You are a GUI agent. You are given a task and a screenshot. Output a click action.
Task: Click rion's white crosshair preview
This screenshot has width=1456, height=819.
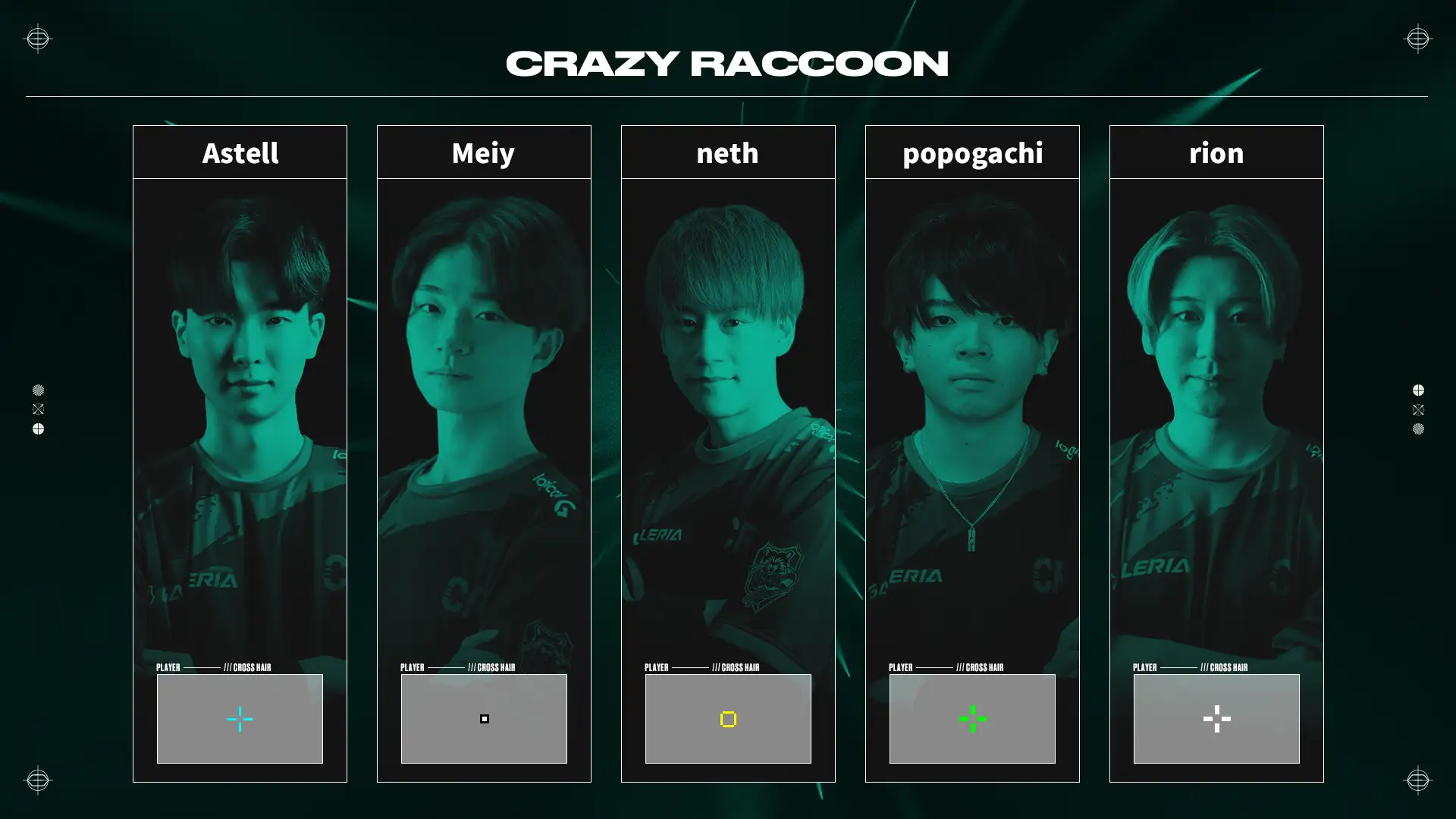point(1216,718)
